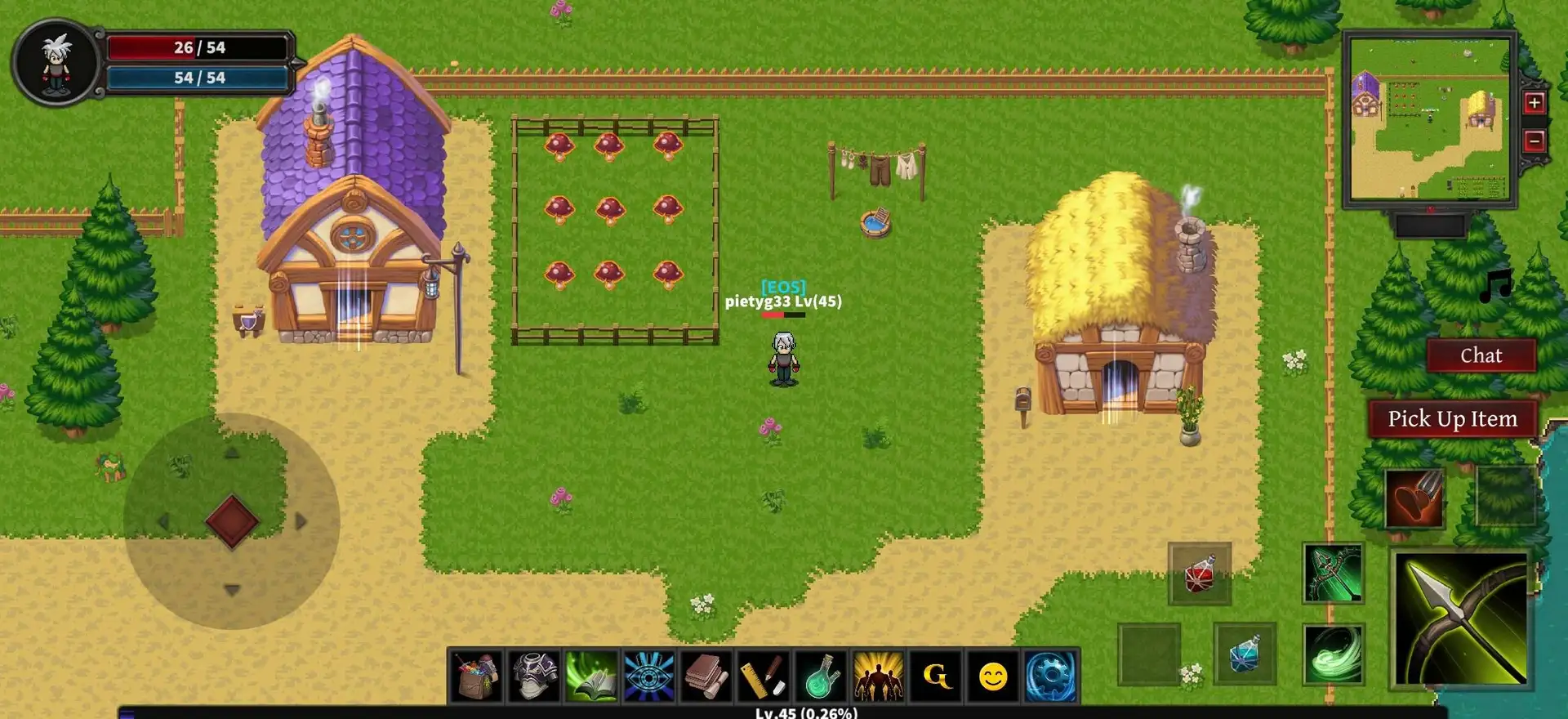Open settings with the blue gear icon
This screenshot has width=1568, height=719.
1050,677
